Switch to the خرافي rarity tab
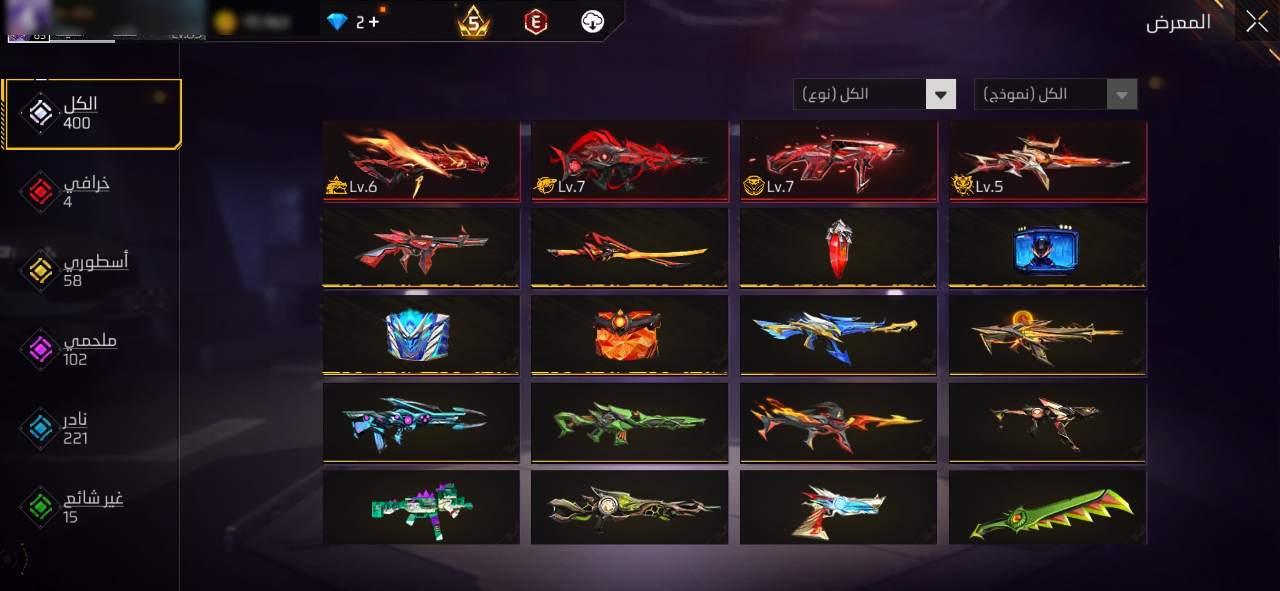Image resolution: width=1280 pixels, height=591 pixels. click(85, 192)
